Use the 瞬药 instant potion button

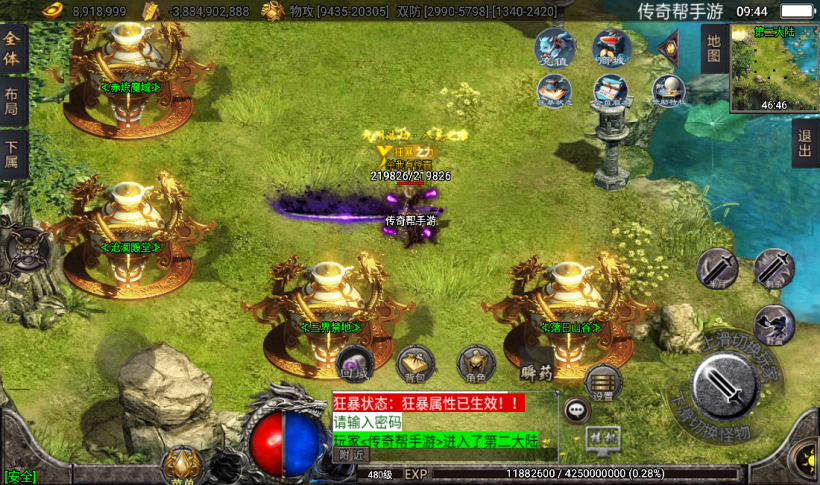click(537, 372)
